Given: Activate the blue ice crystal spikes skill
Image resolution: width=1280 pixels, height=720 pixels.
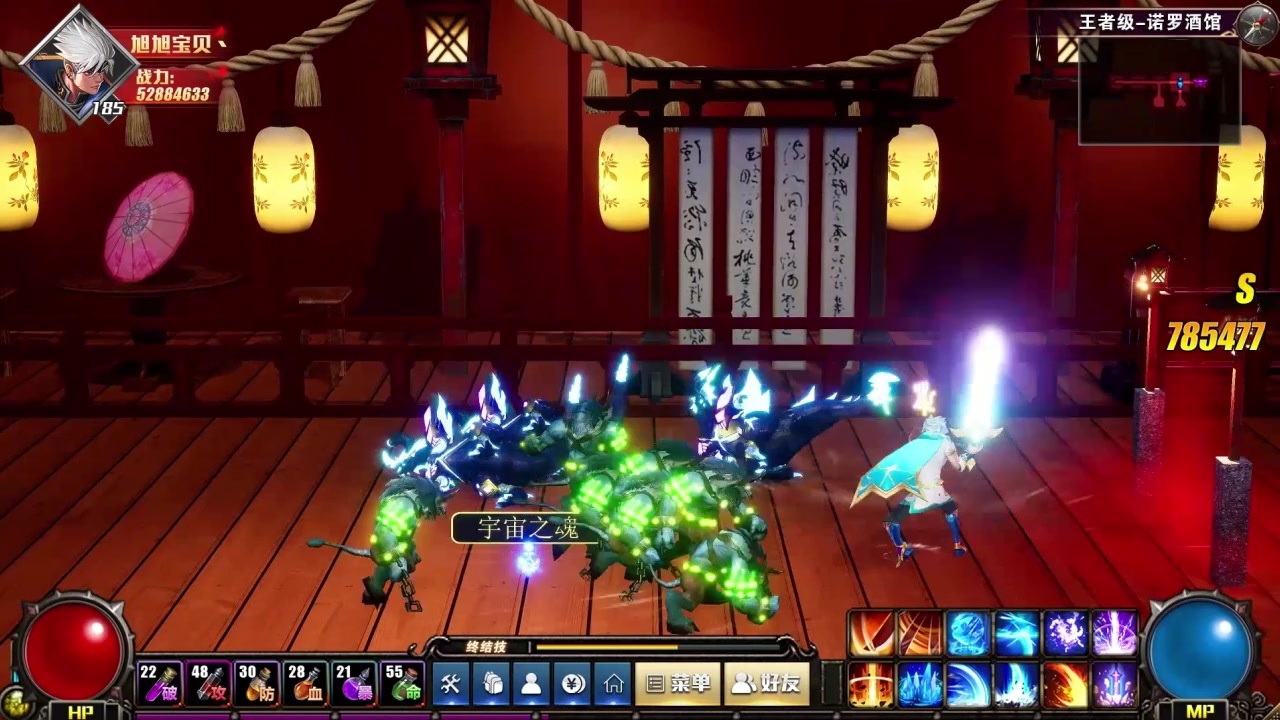Looking at the screenshot, I should point(920,685).
